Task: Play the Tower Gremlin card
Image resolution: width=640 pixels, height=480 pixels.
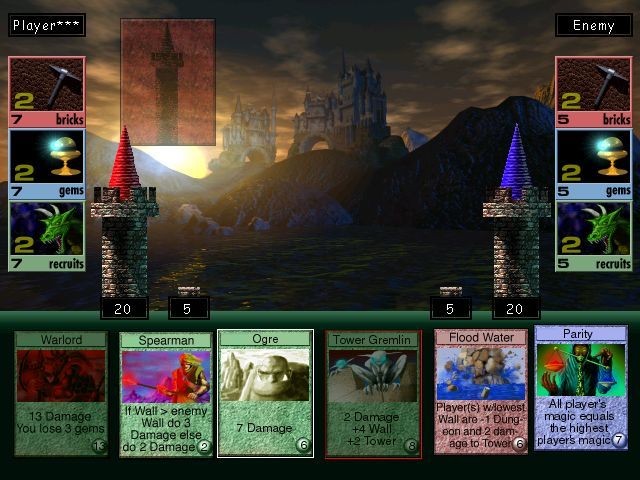Action: tap(372, 394)
